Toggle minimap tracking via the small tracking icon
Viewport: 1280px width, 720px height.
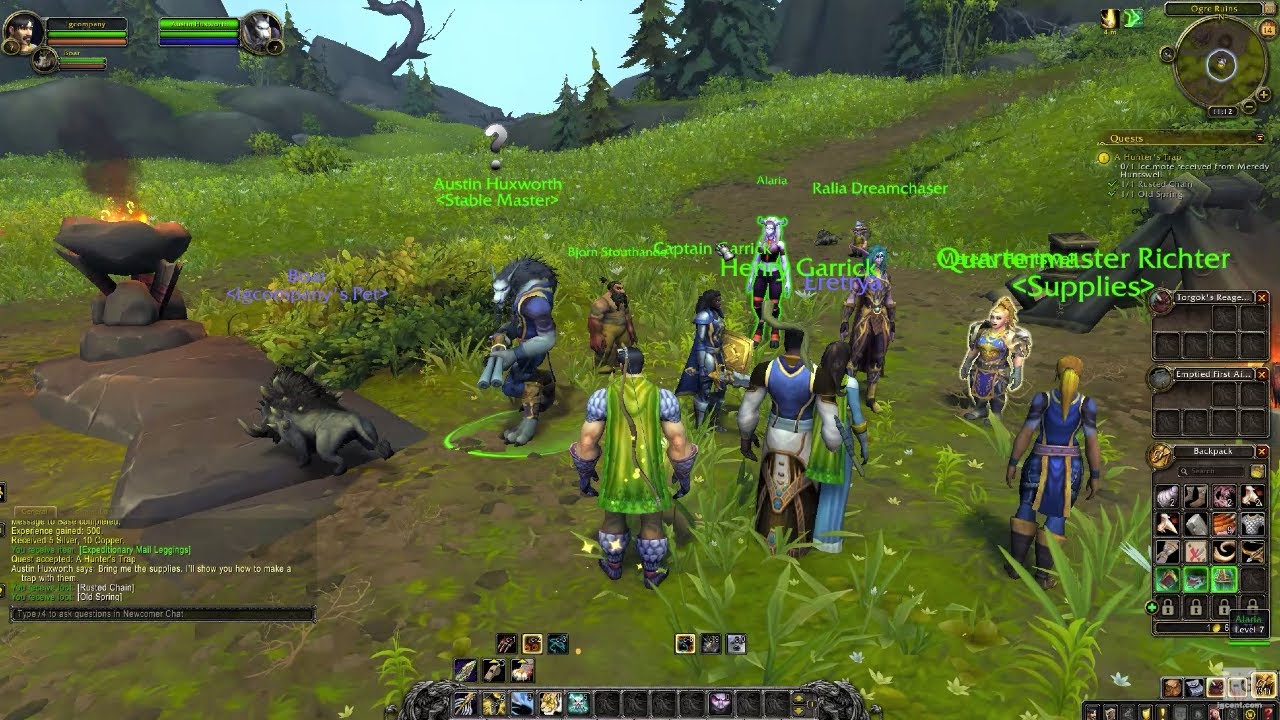[1167, 54]
